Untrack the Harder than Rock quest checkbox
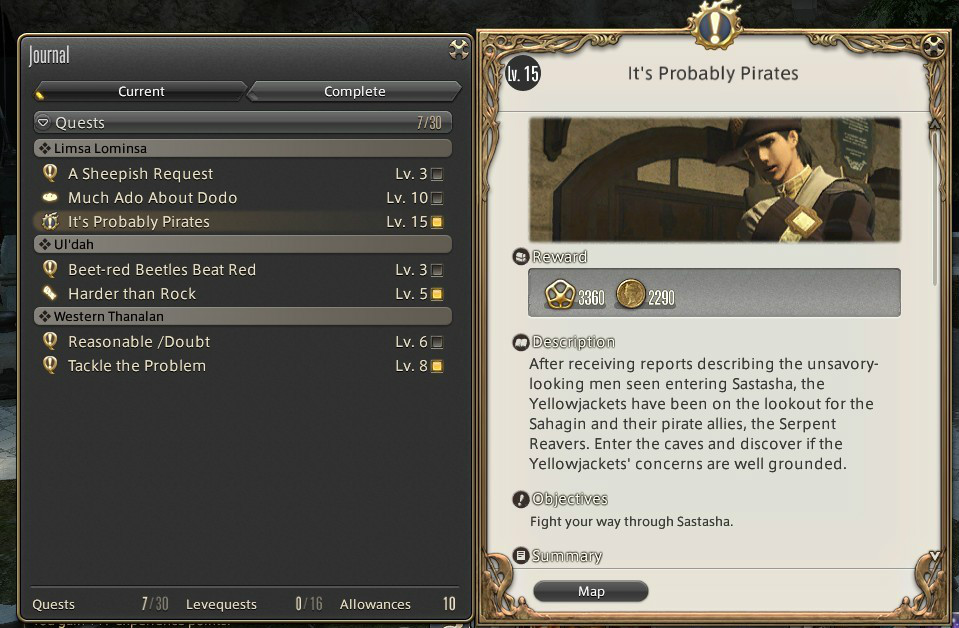This screenshot has height=628, width=959. [437, 294]
